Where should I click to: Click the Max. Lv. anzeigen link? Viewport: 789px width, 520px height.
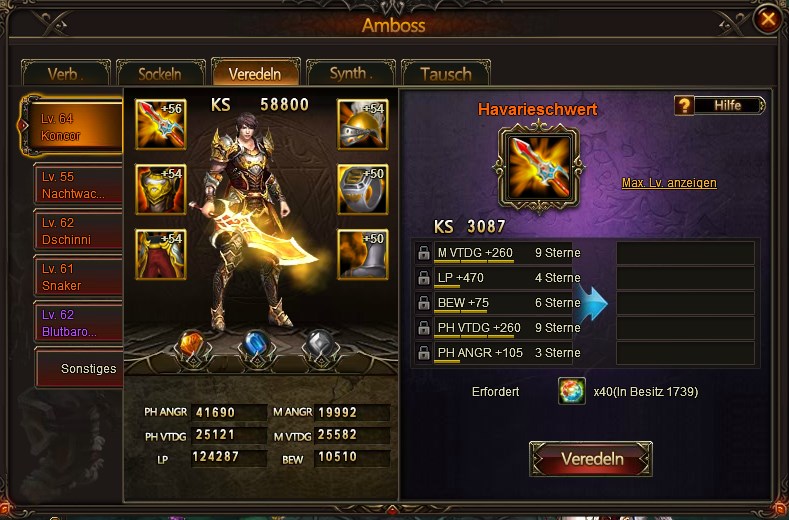coord(669,183)
